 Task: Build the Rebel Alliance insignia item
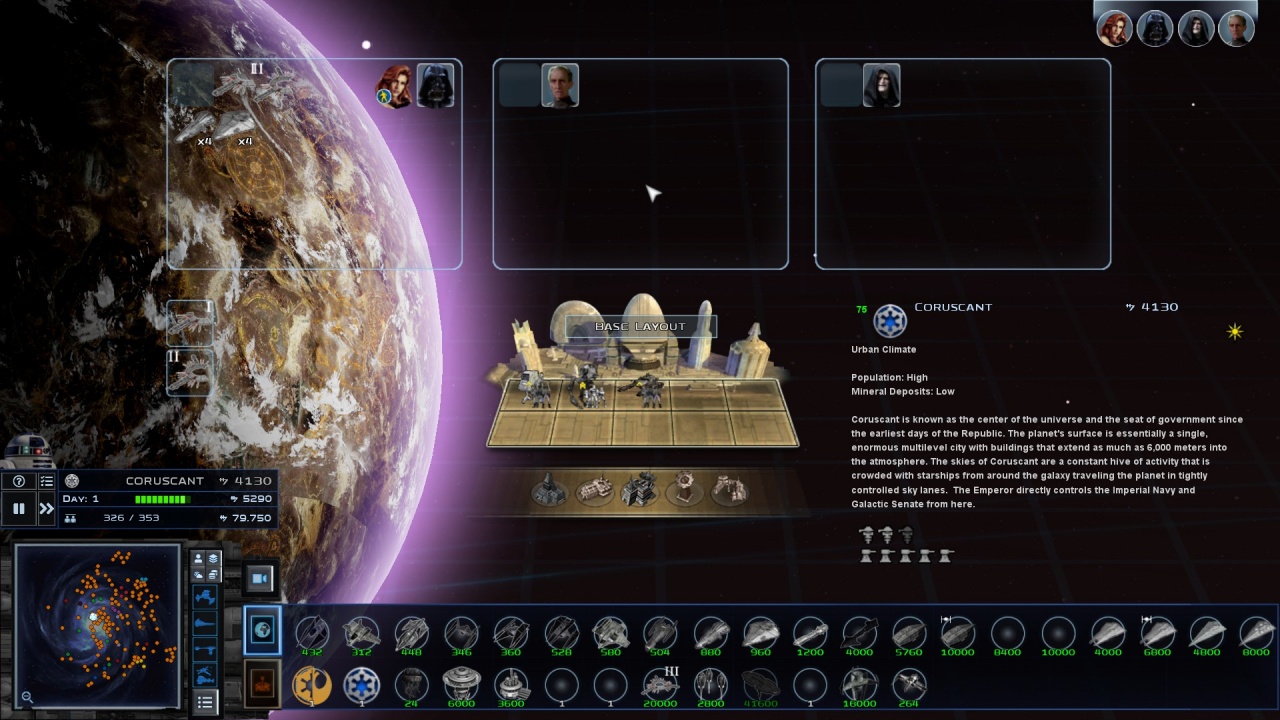(311, 686)
